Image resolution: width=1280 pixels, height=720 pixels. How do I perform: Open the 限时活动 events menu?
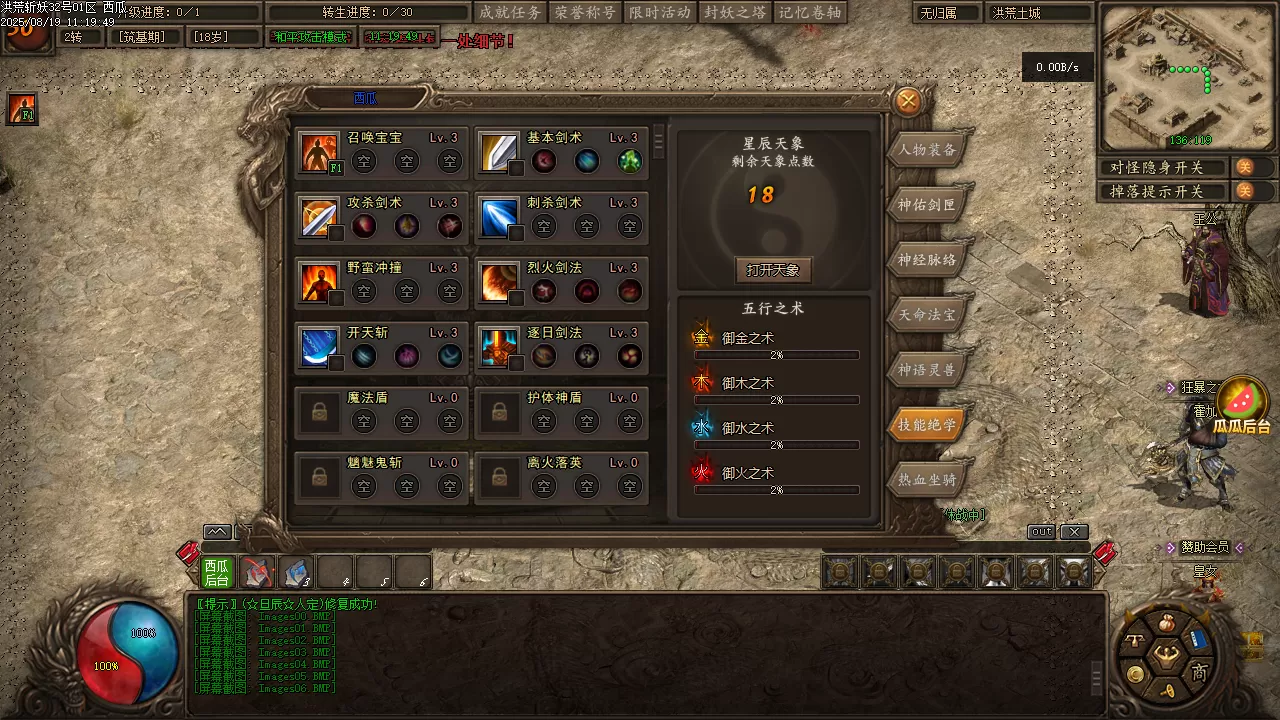[660, 12]
